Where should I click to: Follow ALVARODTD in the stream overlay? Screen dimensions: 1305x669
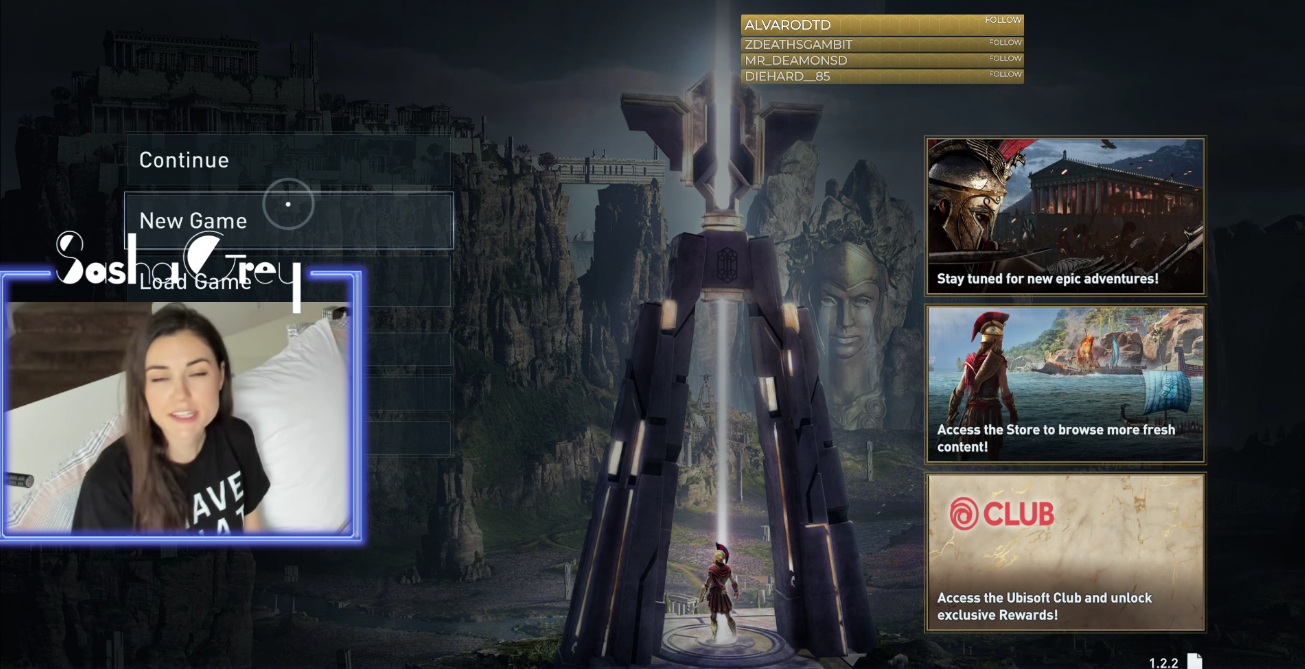(x=1004, y=21)
